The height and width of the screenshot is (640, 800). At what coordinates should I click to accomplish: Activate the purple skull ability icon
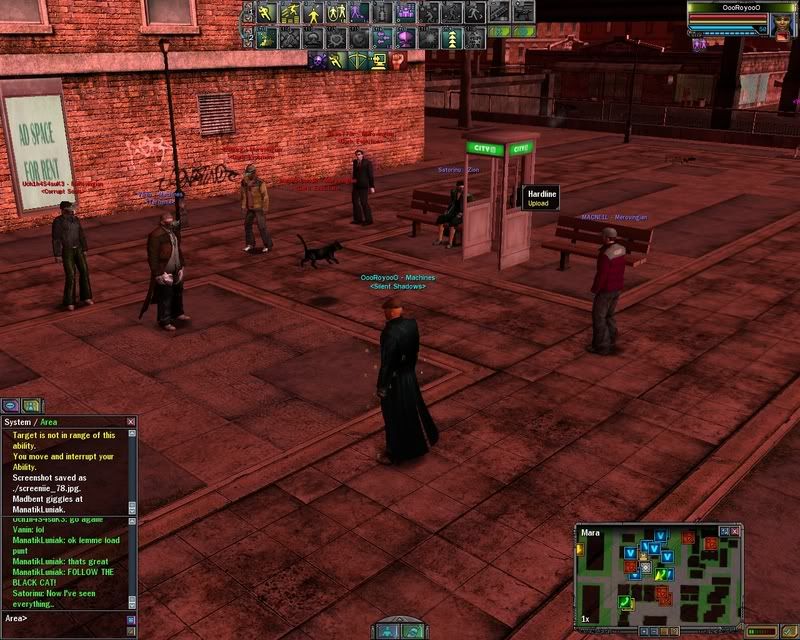click(317, 60)
